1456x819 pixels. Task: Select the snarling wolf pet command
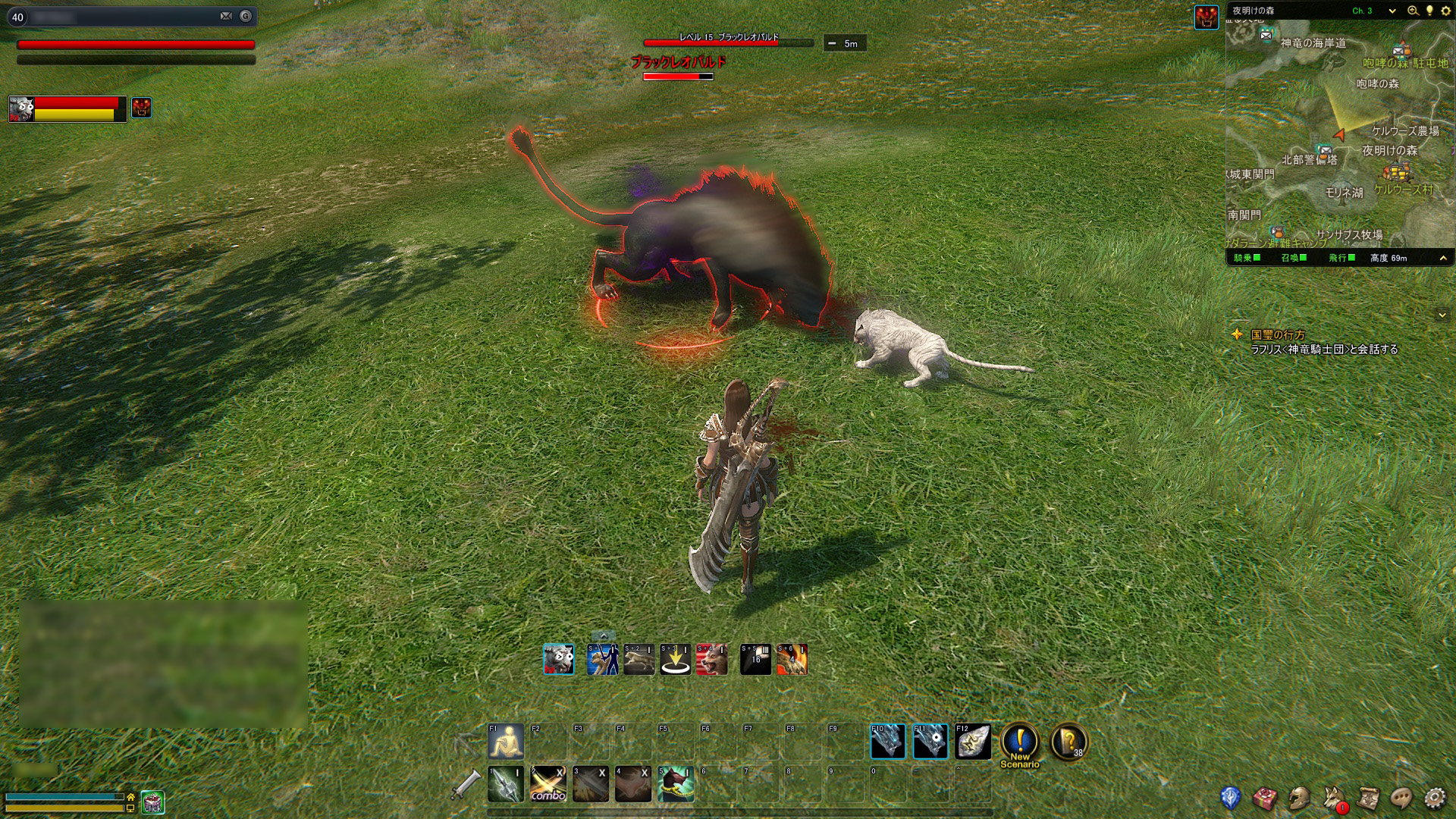[x=712, y=660]
